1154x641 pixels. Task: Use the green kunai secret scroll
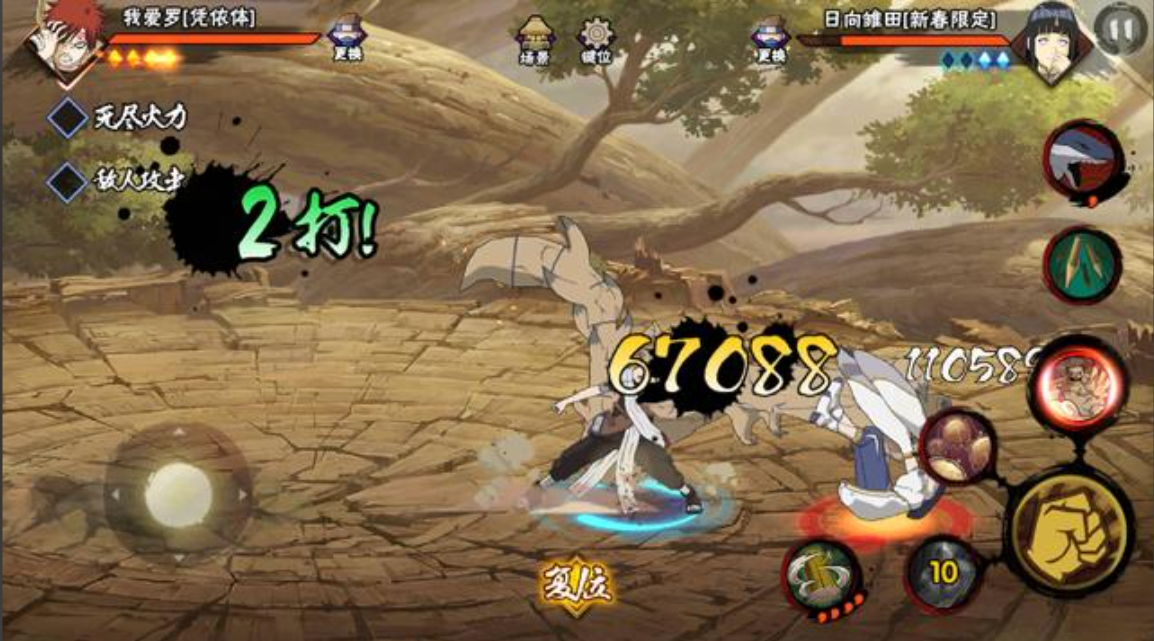point(1083,264)
